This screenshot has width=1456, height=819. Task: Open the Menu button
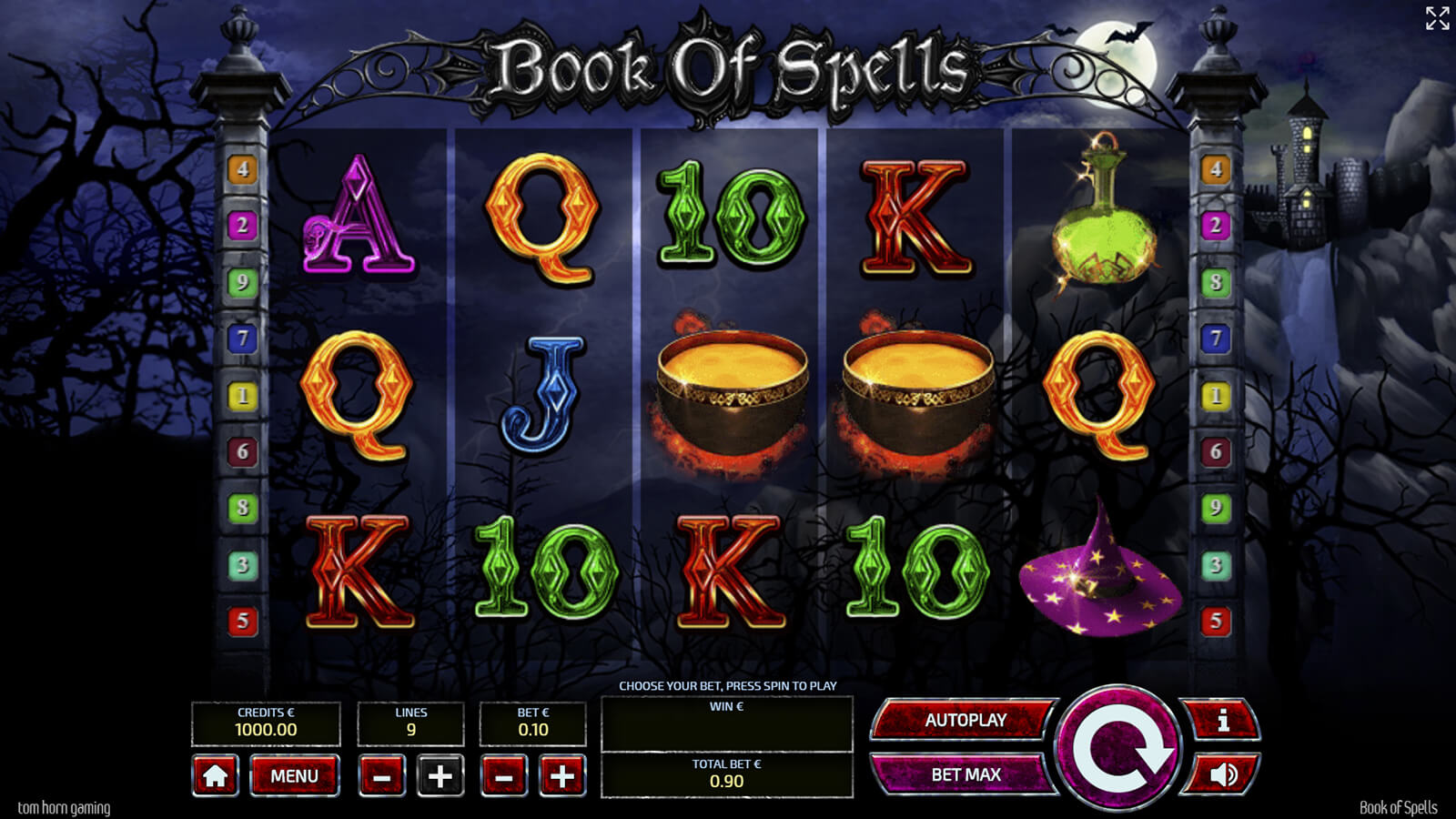tap(294, 776)
